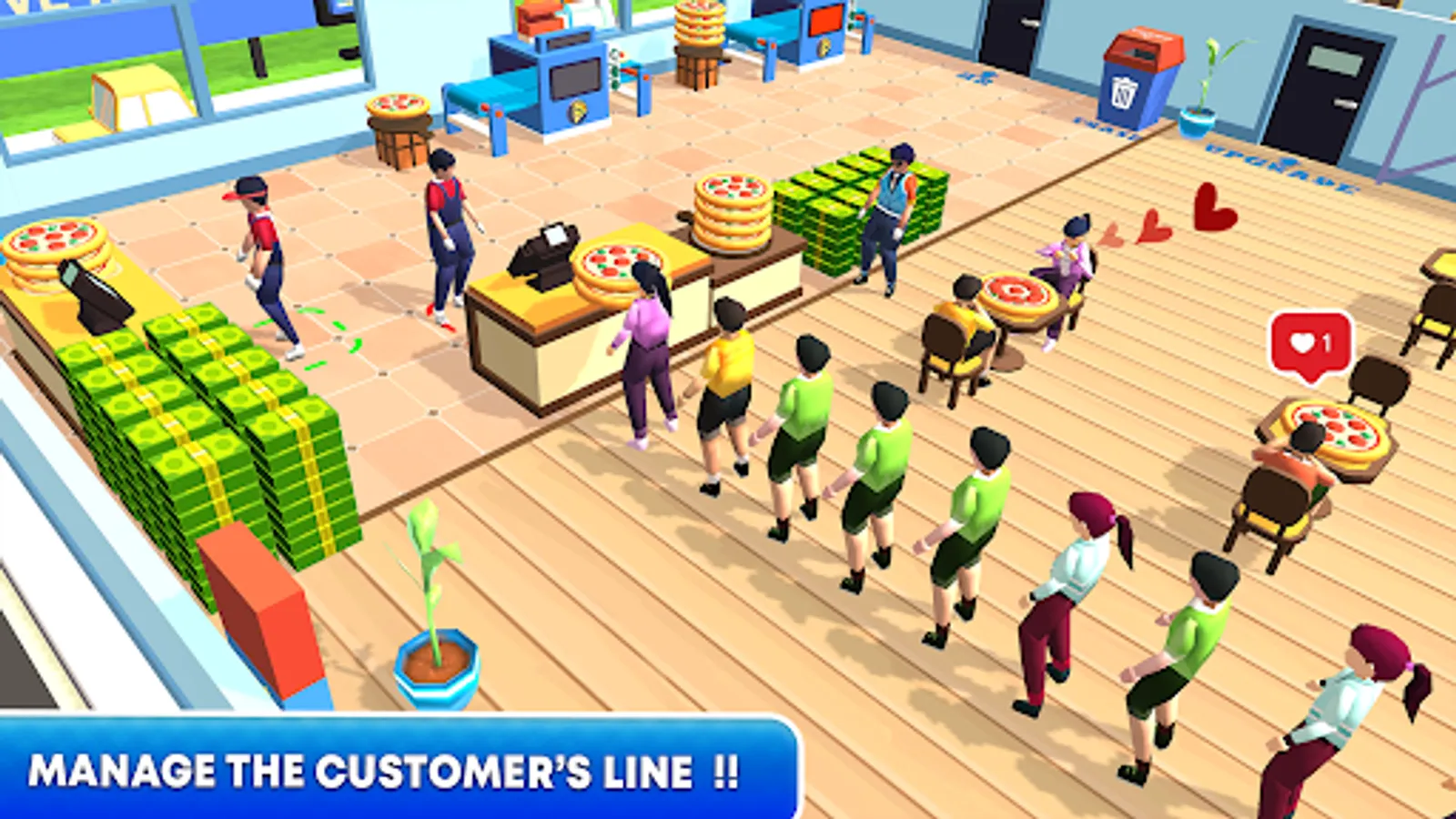Tap the footprint markers near the back door
This screenshot has width=1456, height=819.
(978, 77)
